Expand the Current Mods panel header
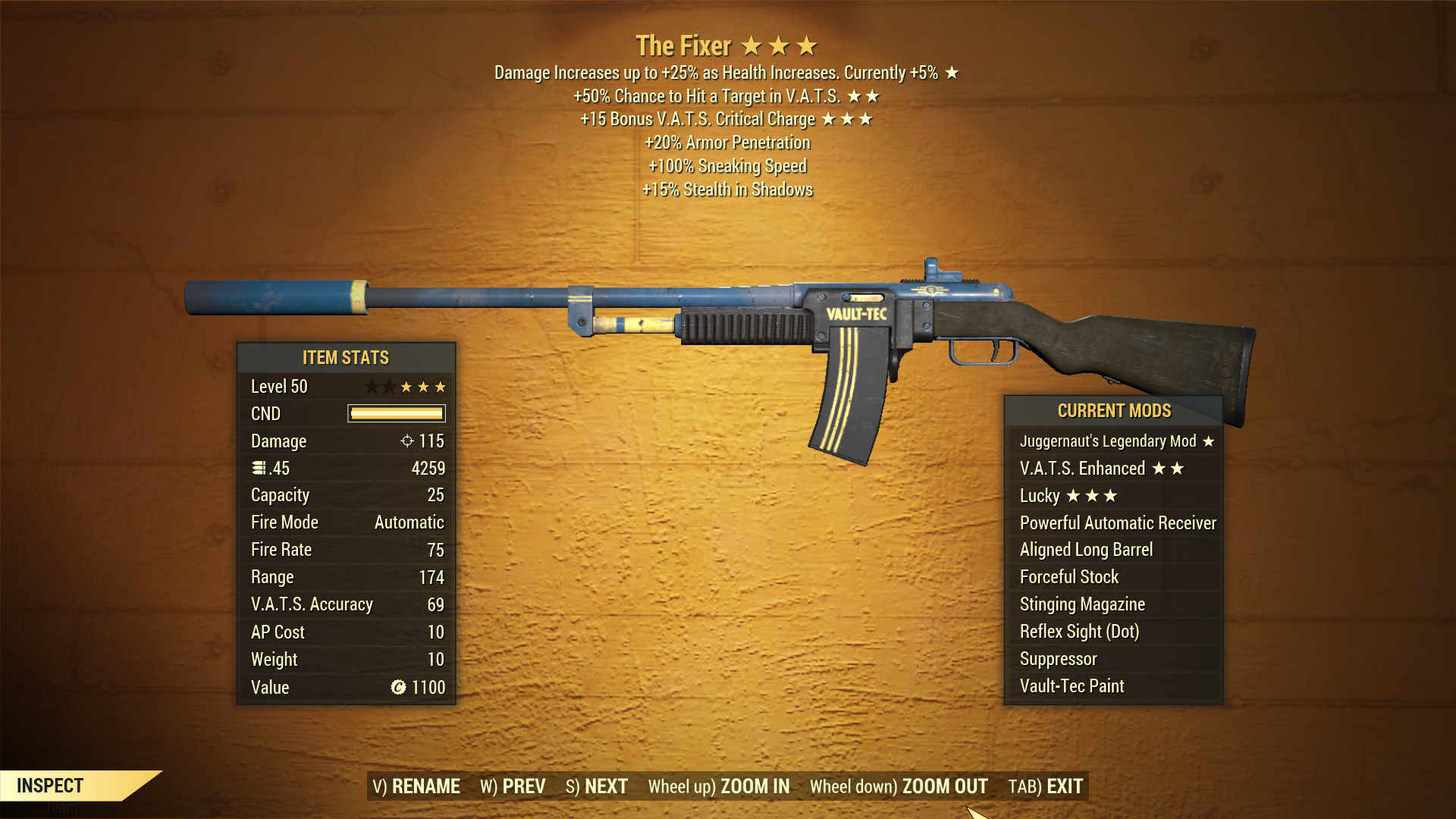1456x819 pixels. (x=1114, y=410)
